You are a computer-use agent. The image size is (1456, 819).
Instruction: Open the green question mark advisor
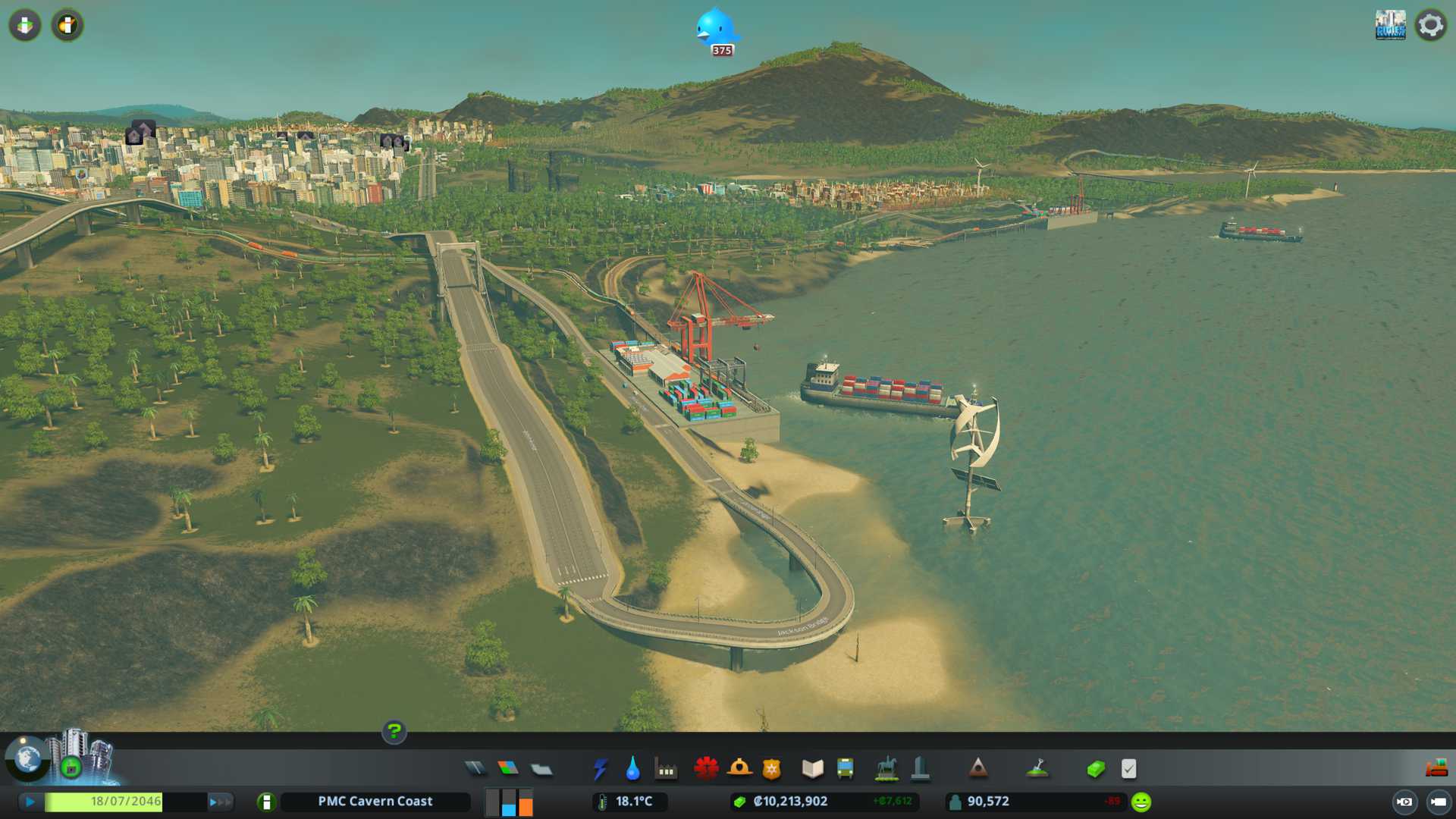pos(394,731)
